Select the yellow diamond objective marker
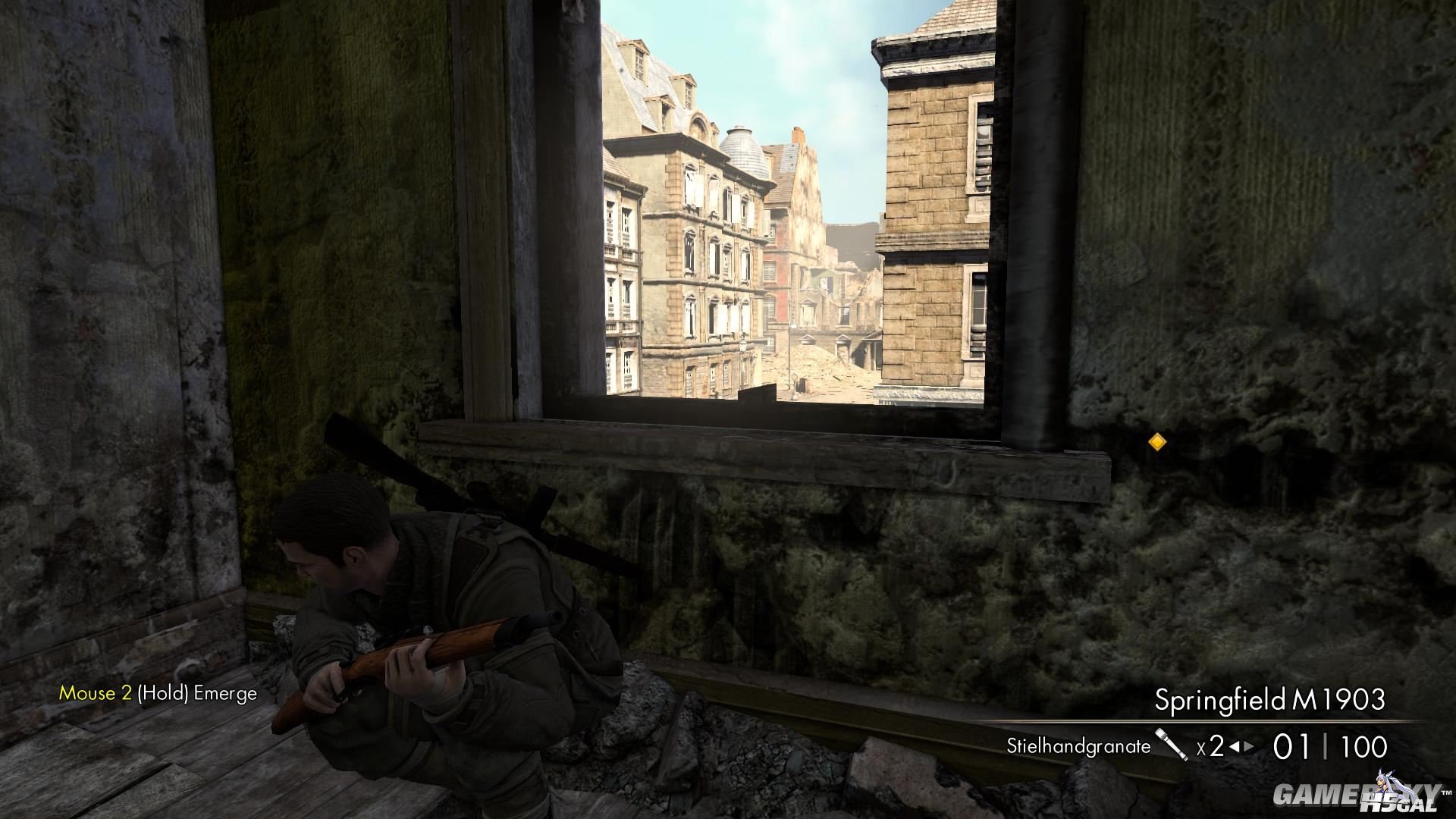The image size is (1456, 819). click(x=1157, y=442)
